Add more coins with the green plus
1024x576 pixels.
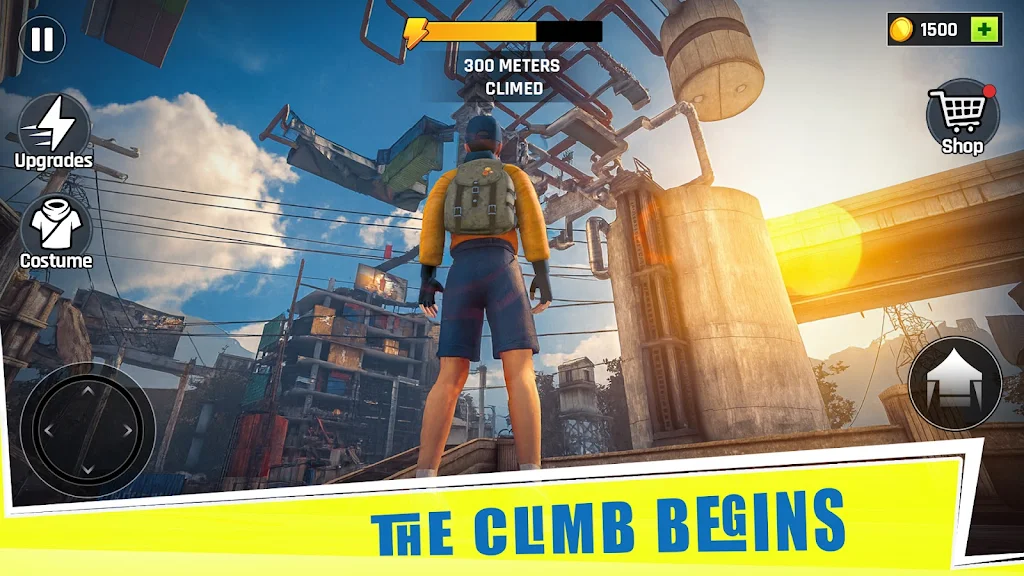click(x=985, y=30)
